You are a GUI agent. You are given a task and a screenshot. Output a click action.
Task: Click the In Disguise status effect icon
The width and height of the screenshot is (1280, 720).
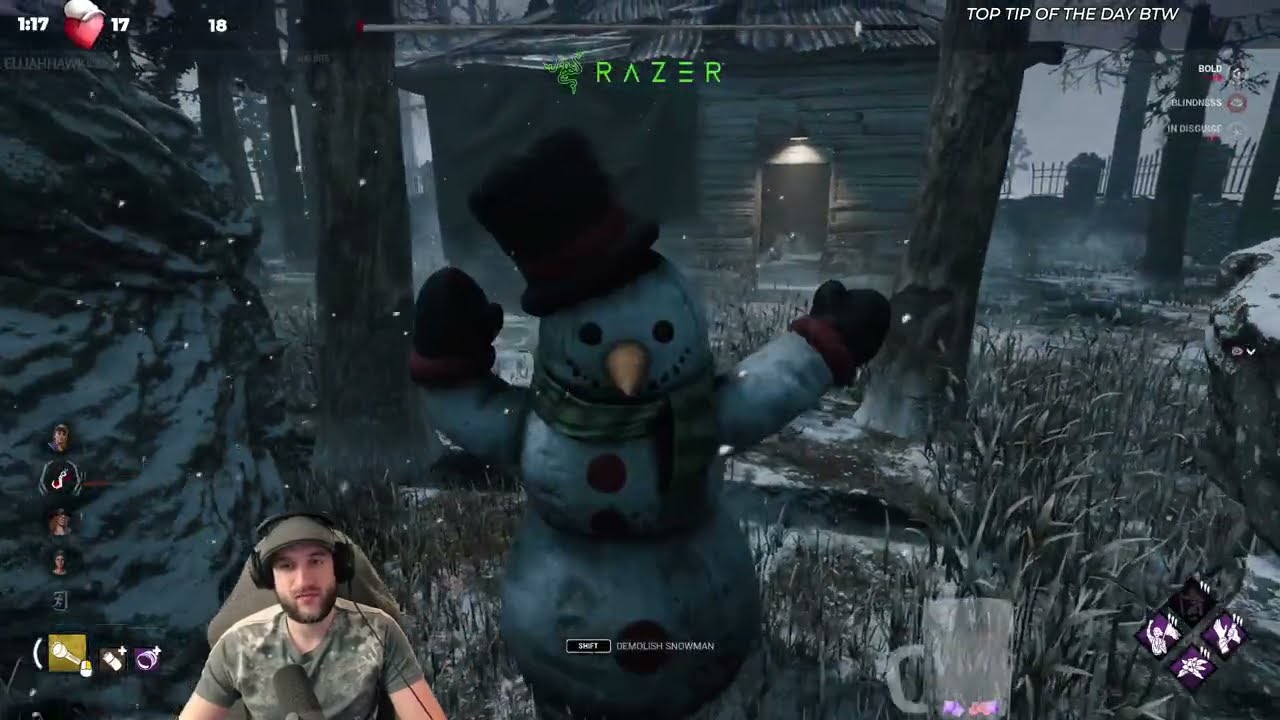[x=1237, y=130]
